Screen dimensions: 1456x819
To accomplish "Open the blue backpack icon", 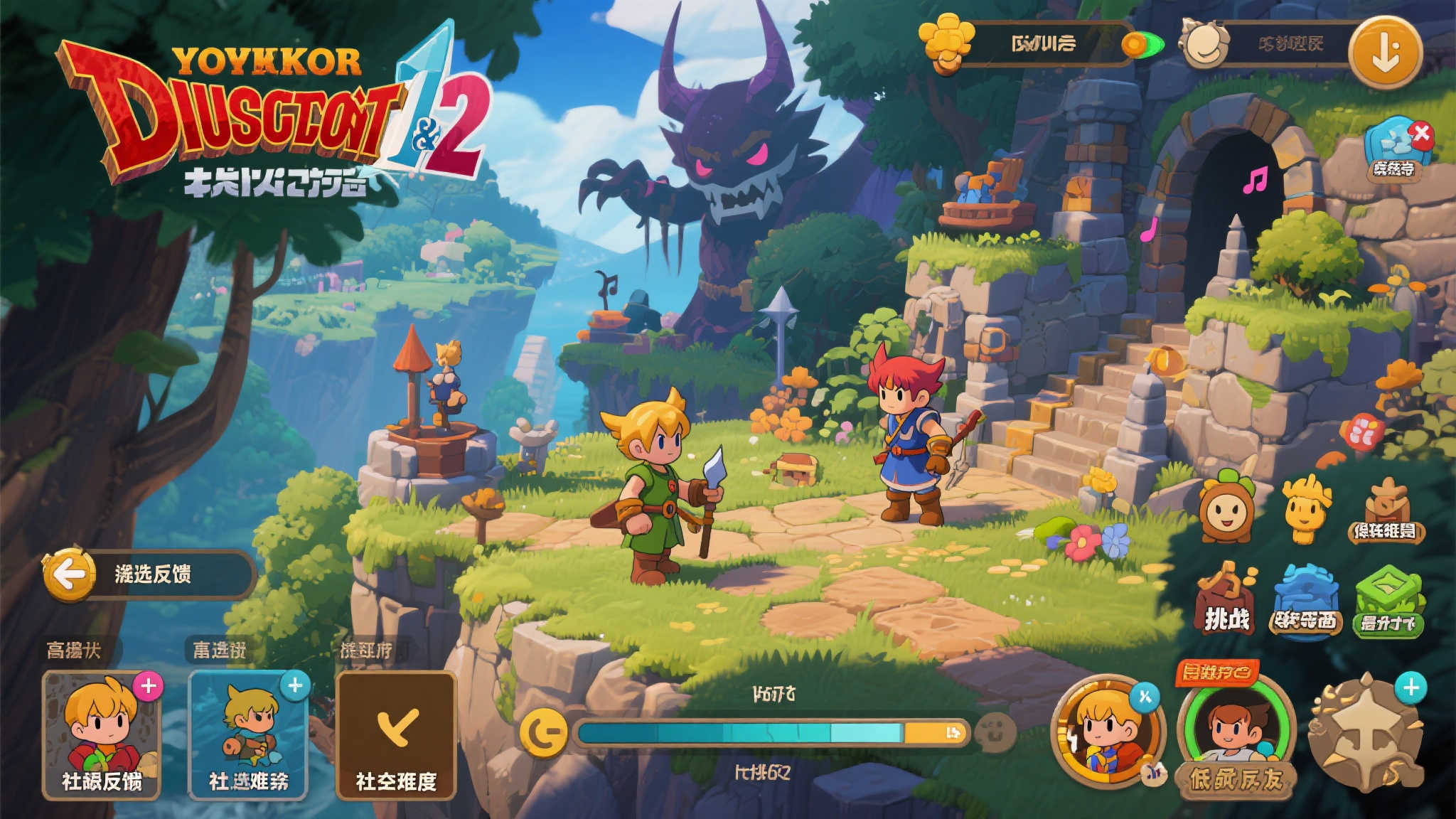I will coord(1305,601).
